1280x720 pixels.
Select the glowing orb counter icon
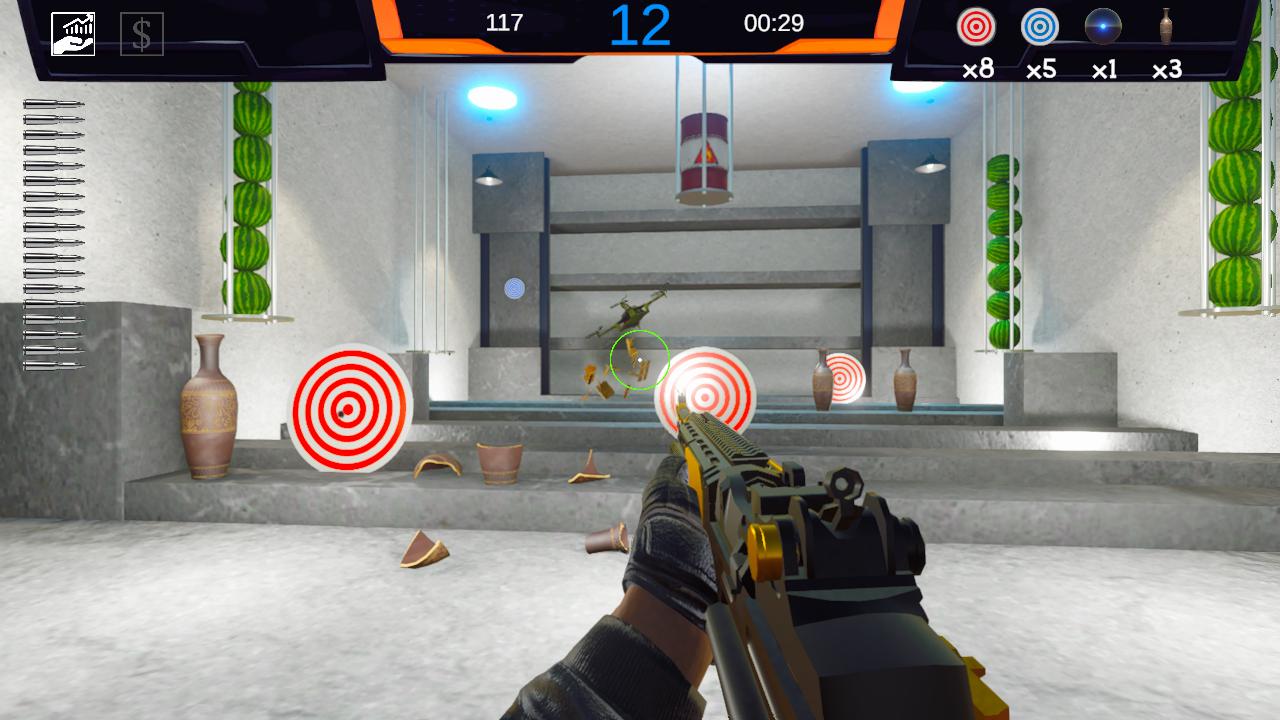point(1104,29)
